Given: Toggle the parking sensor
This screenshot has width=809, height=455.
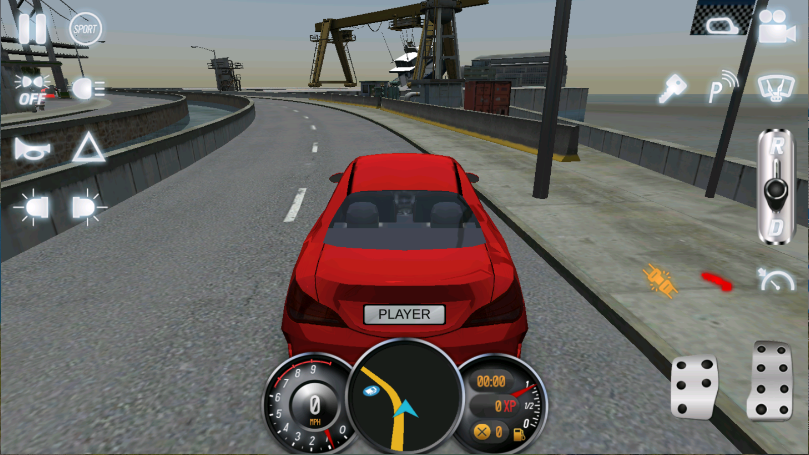Looking at the screenshot, I should tap(720, 87).
